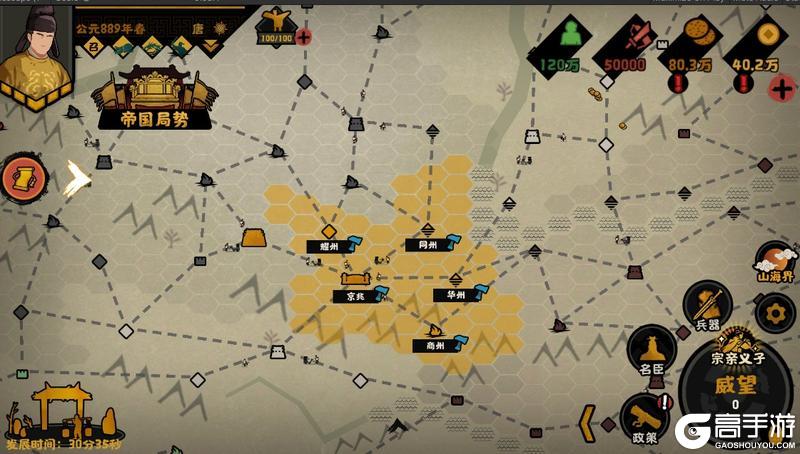Open the 威望 prestige dial
The height and width of the screenshot is (454, 800).
735,388
